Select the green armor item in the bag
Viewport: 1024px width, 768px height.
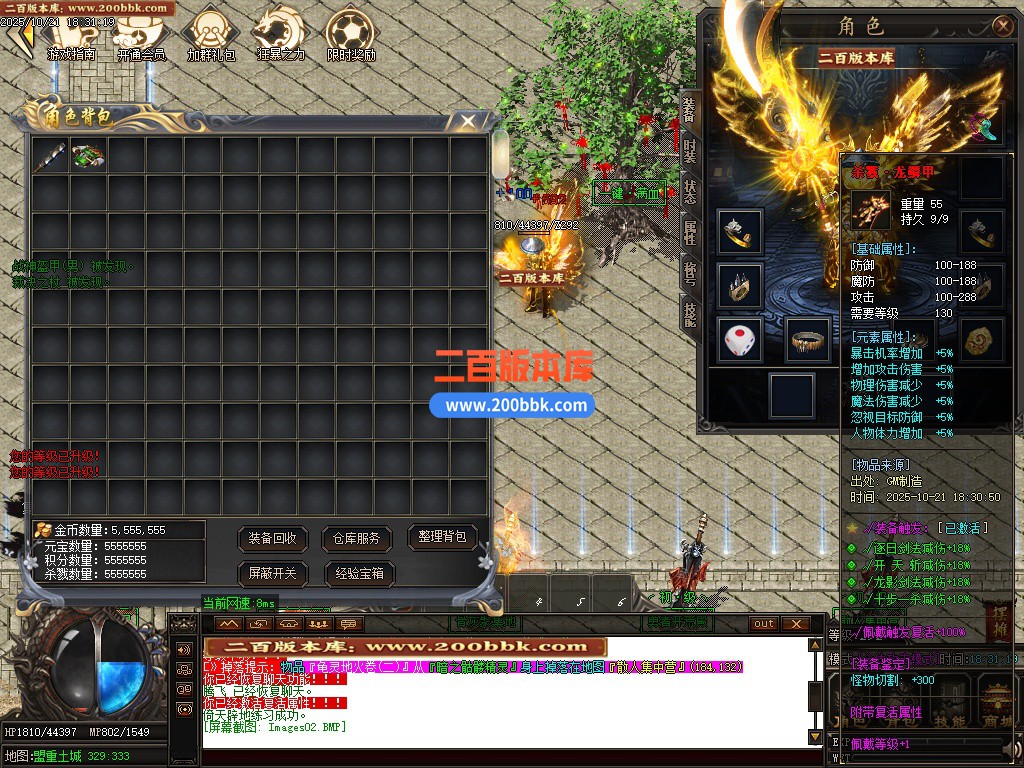pos(88,157)
